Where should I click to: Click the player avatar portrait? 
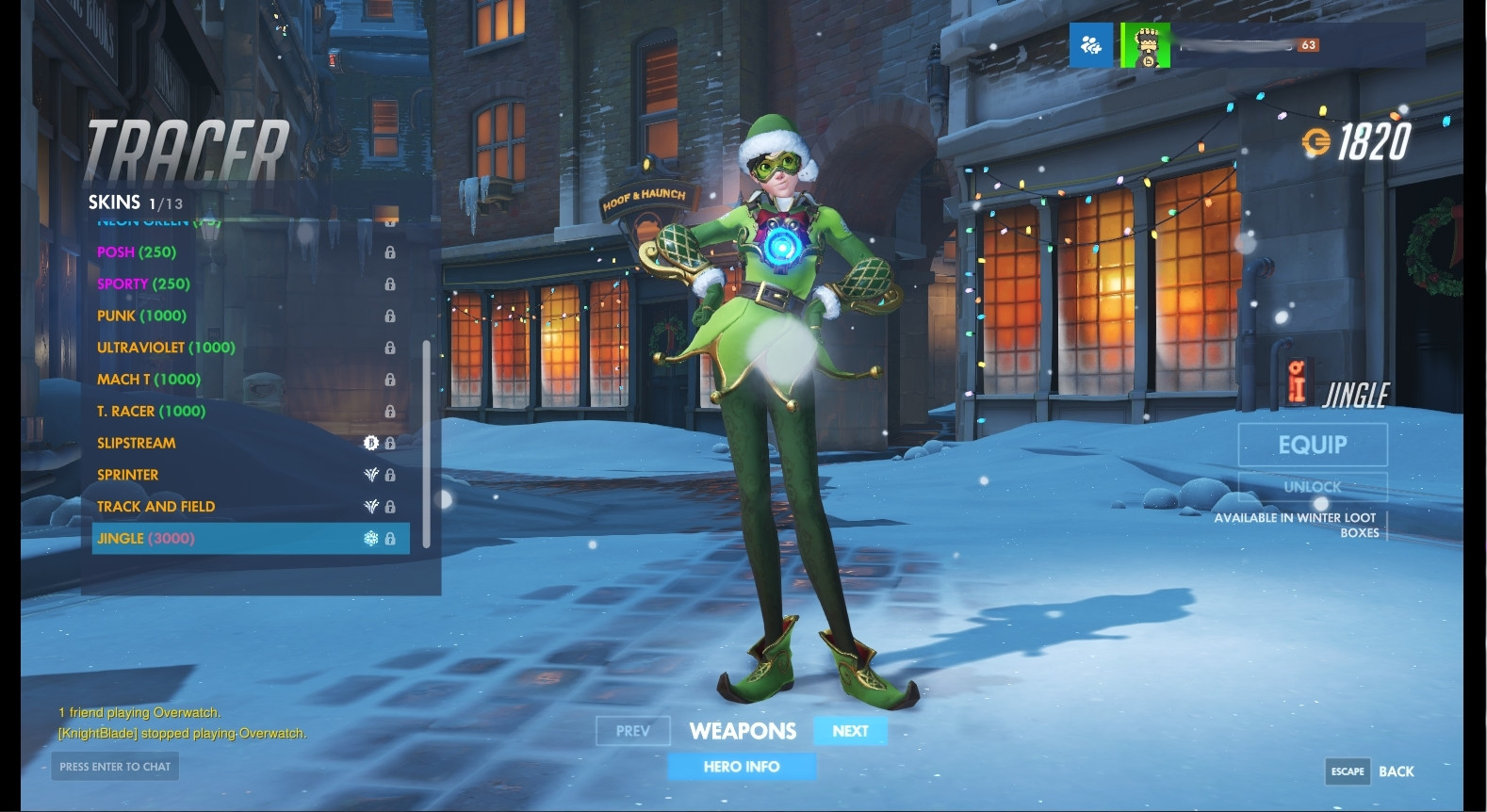[x=1146, y=45]
